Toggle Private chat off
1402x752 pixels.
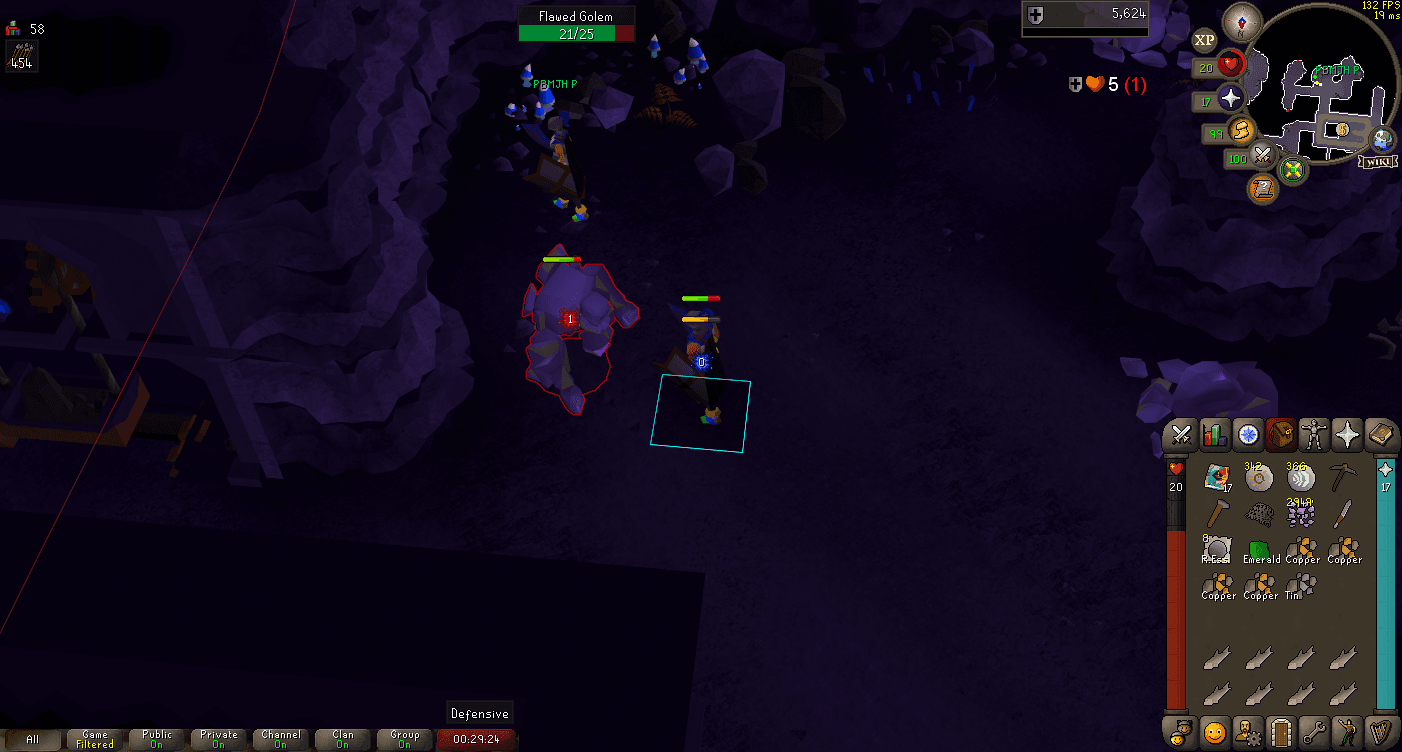(218, 739)
